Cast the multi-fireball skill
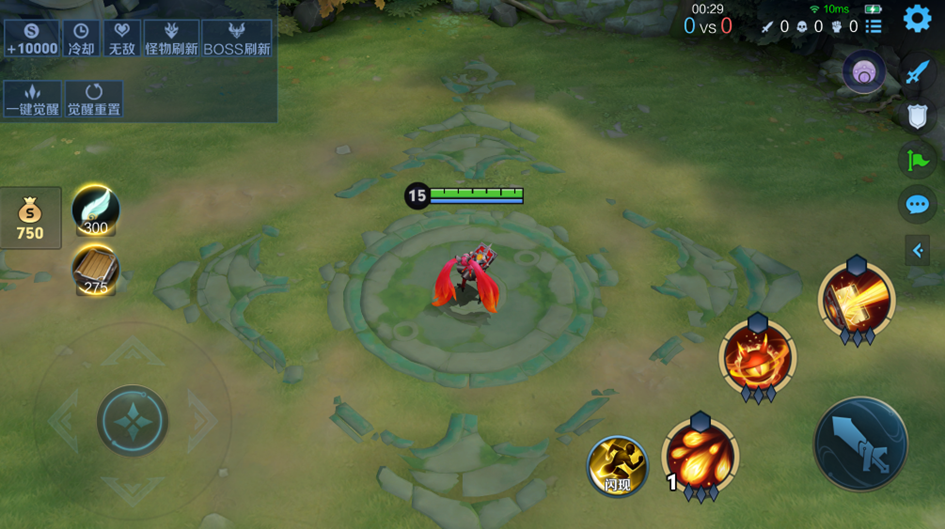The height and width of the screenshot is (529, 945). click(x=700, y=455)
